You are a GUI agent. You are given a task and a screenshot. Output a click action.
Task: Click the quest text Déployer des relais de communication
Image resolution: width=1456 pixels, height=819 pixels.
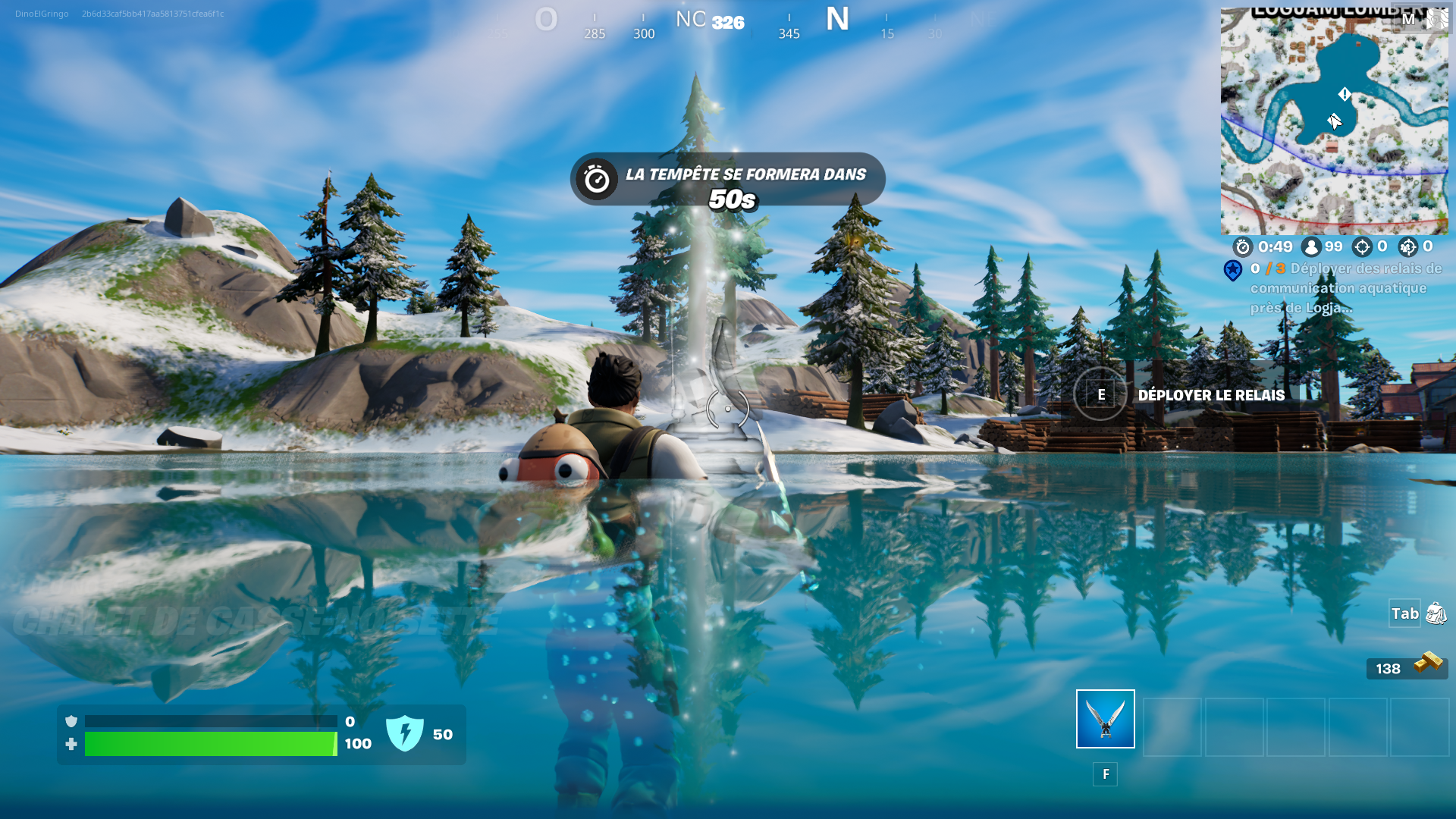click(1357, 288)
